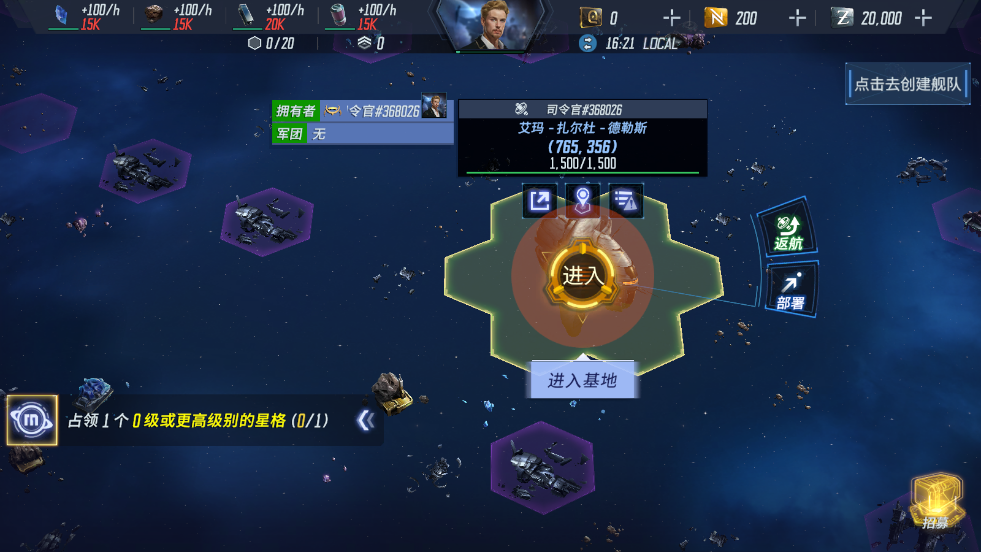The width and height of the screenshot is (981, 552).
Task: Open the commander portrait at top center
Action: (x=490, y=24)
